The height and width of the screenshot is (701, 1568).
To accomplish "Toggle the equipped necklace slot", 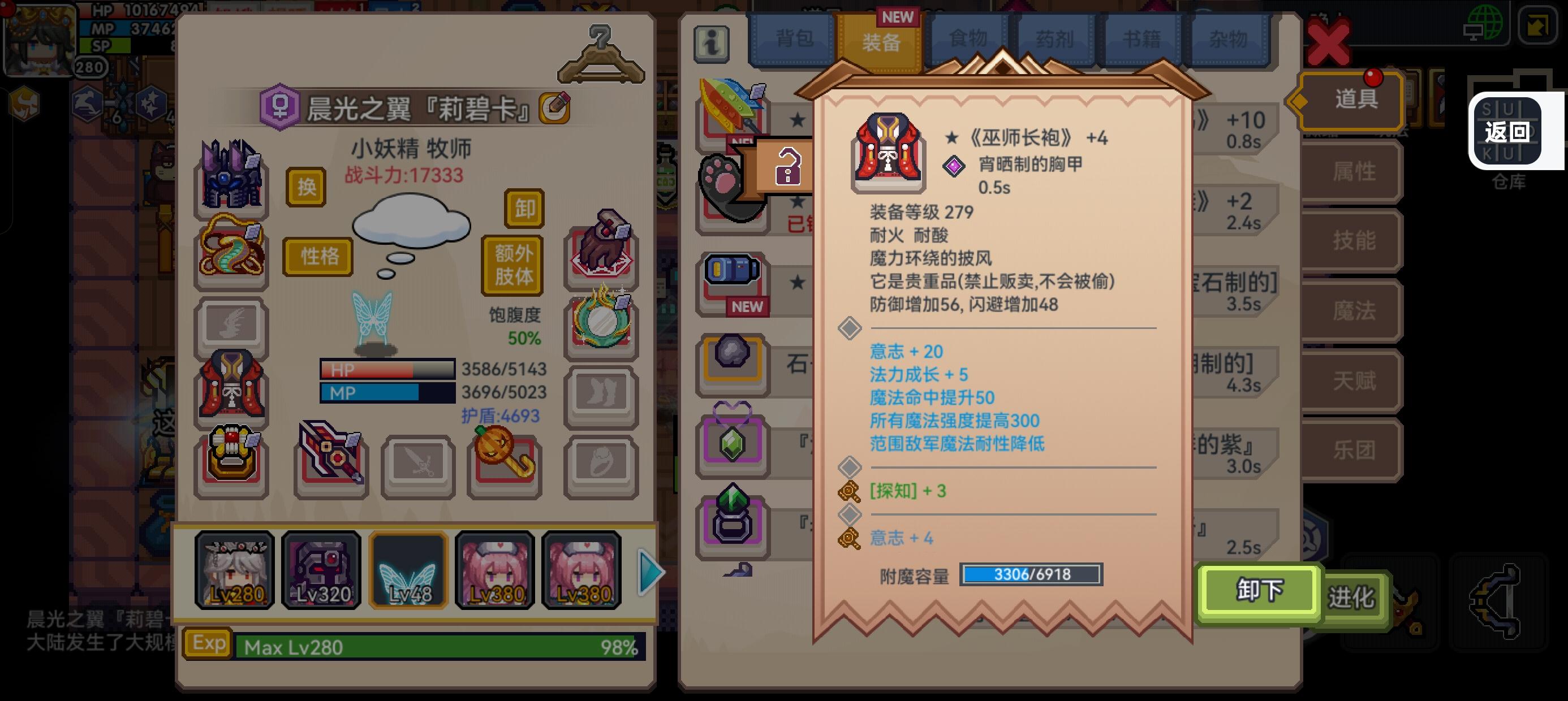I will click(231, 253).
